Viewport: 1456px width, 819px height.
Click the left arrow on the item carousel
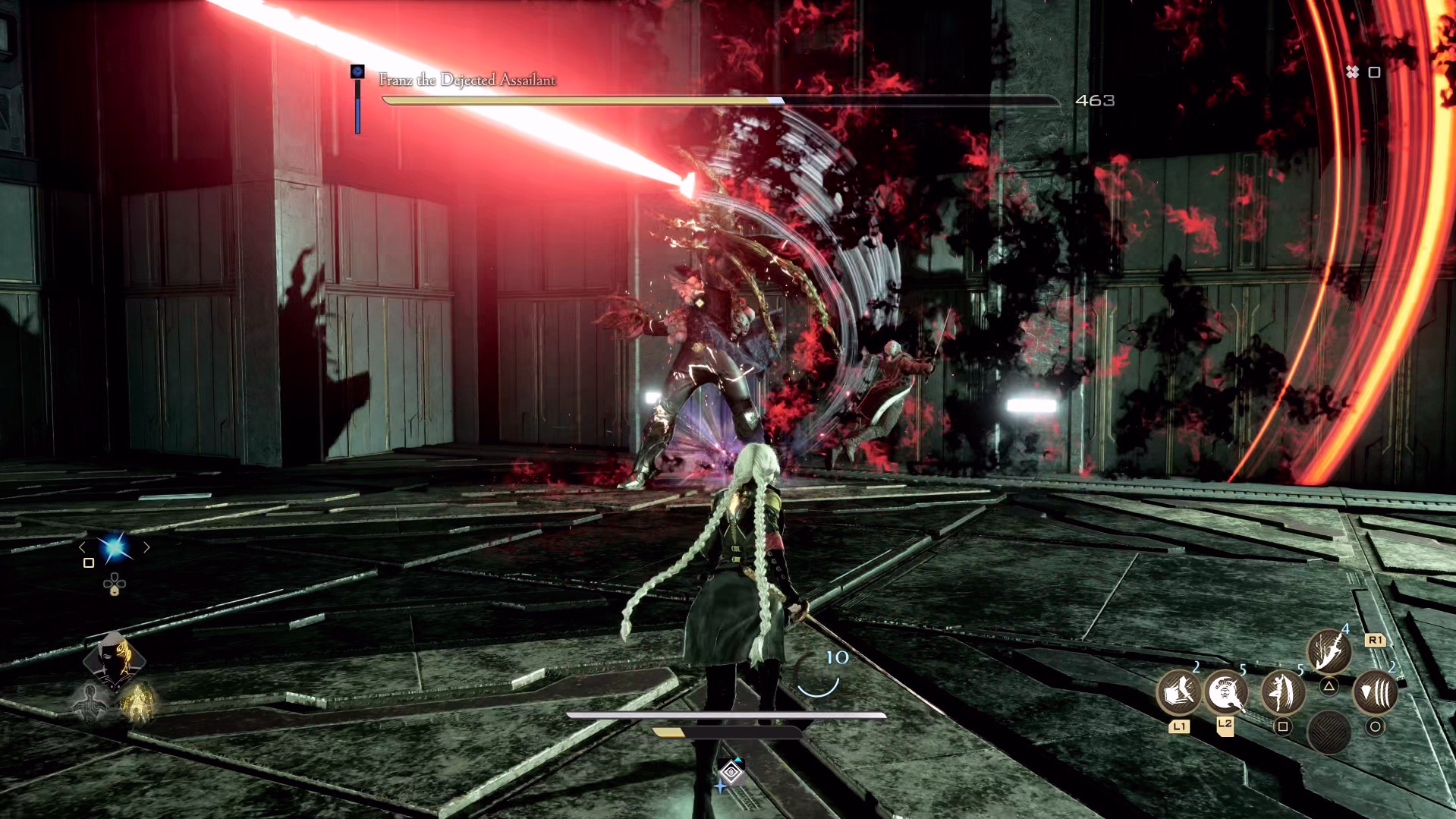coord(82,547)
